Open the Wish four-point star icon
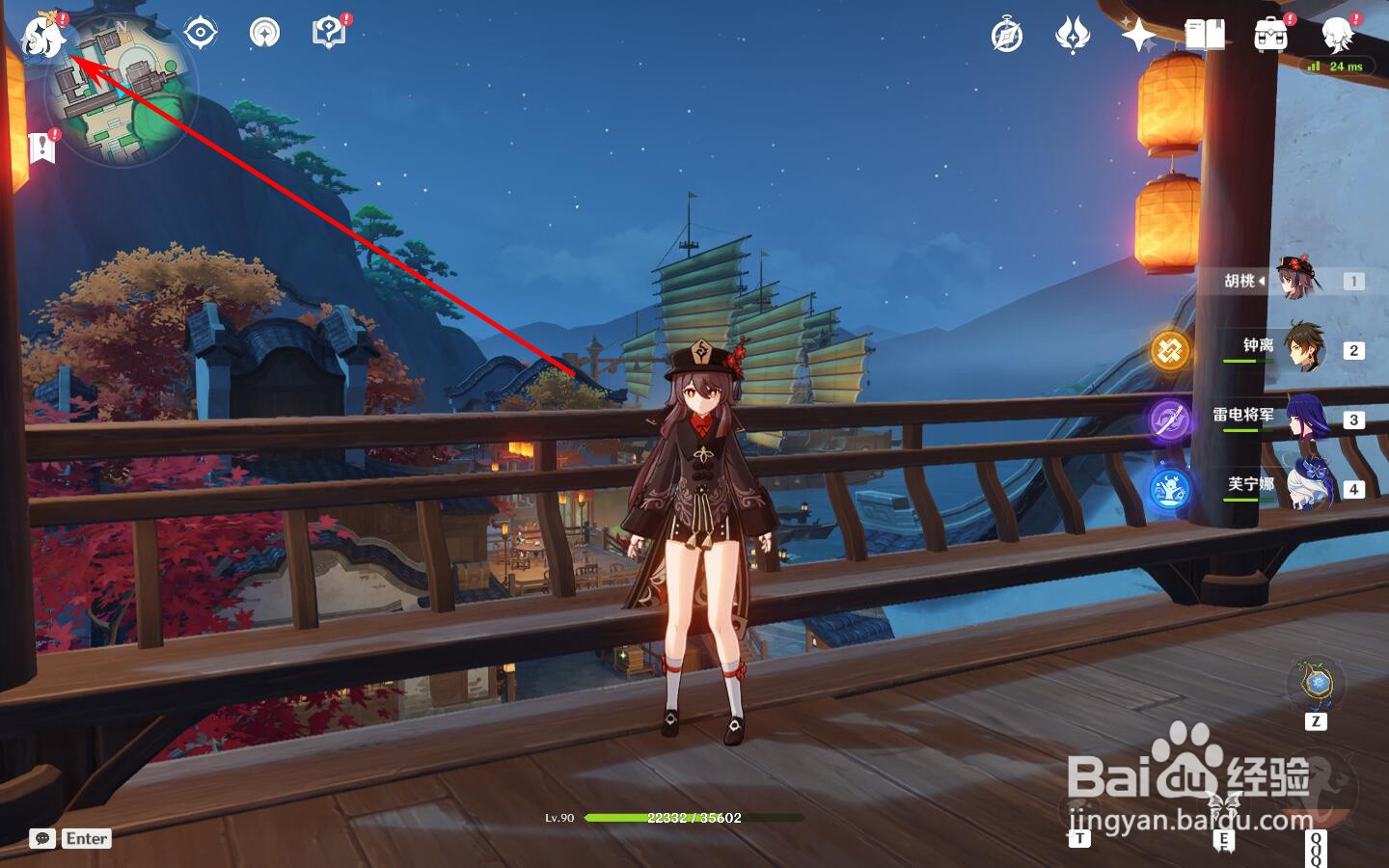Viewport: 1389px width, 868px height. (1138, 37)
